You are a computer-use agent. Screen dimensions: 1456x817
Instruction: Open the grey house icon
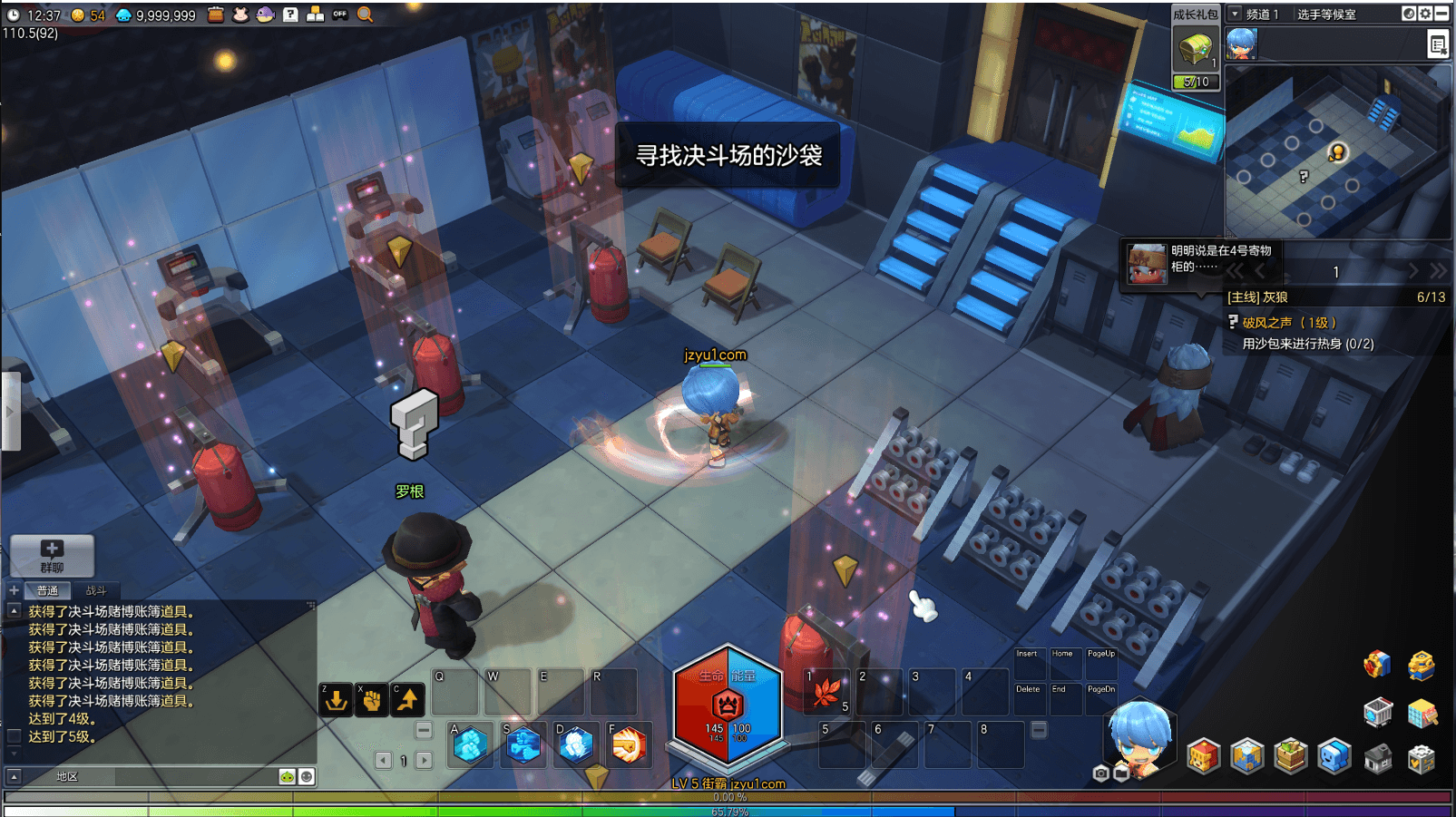[1378, 758]
